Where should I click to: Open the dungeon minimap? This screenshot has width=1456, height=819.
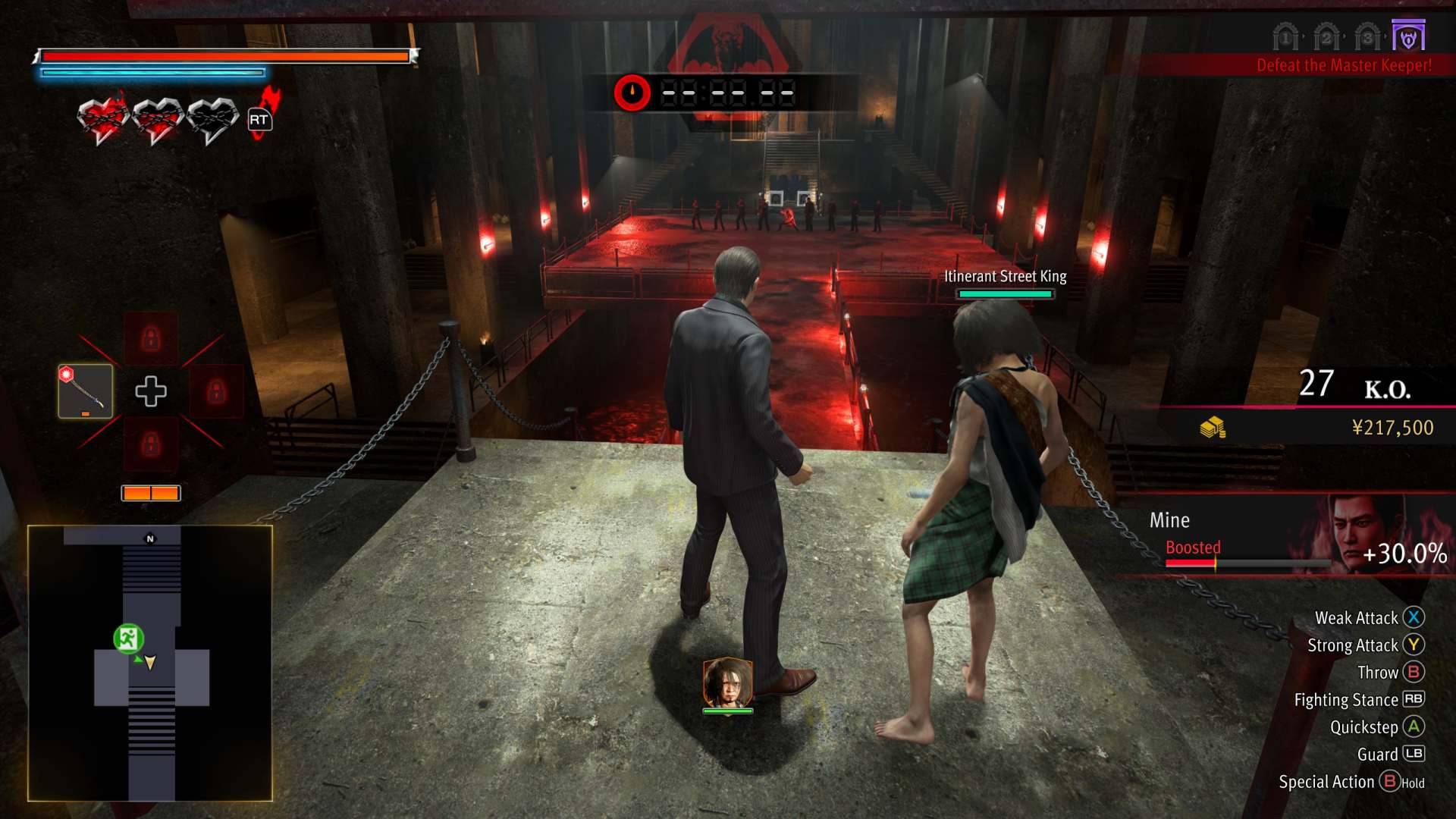coord(150,663)
